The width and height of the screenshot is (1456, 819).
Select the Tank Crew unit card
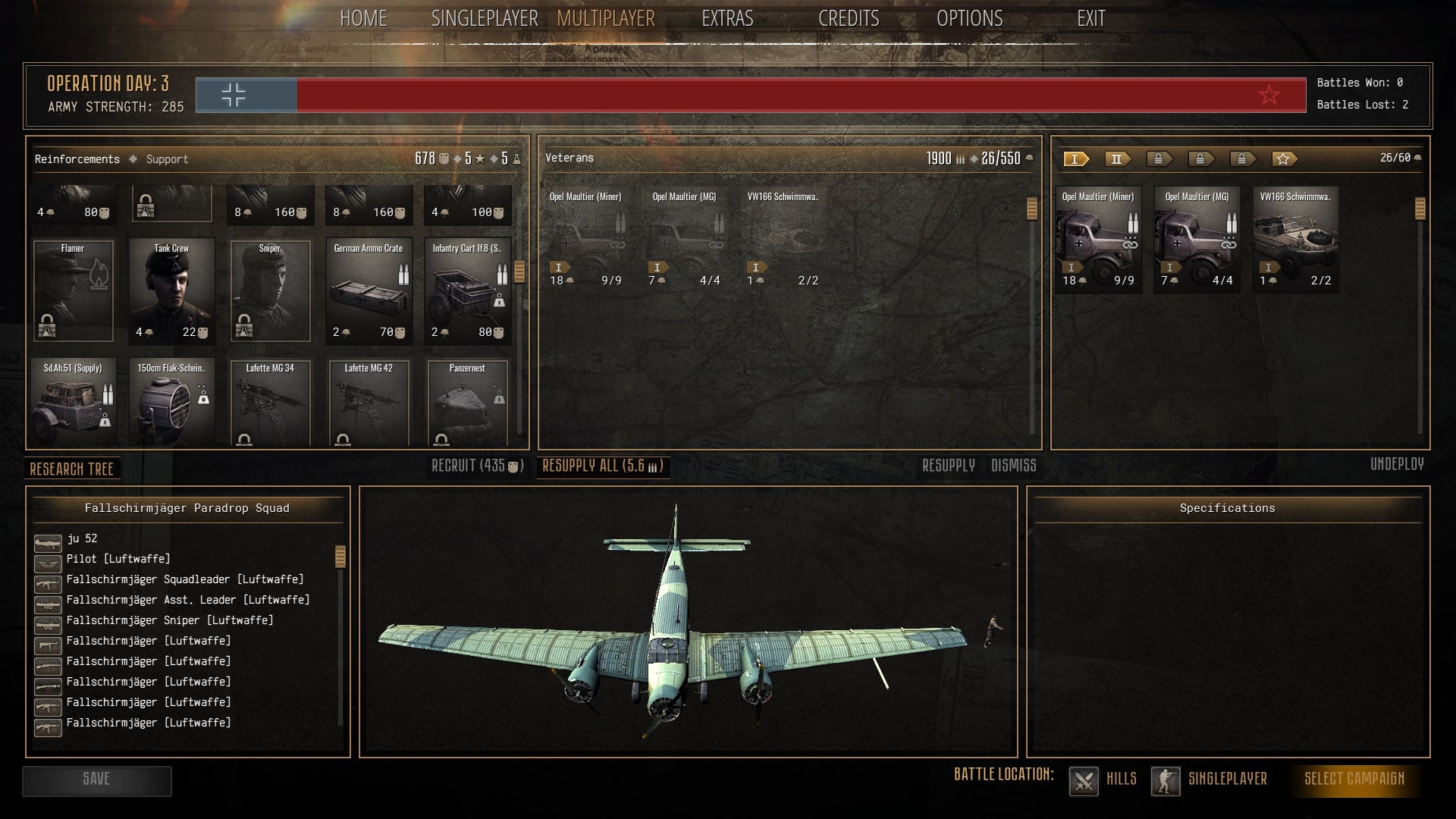pyautogui.click(x=171, y=291)
